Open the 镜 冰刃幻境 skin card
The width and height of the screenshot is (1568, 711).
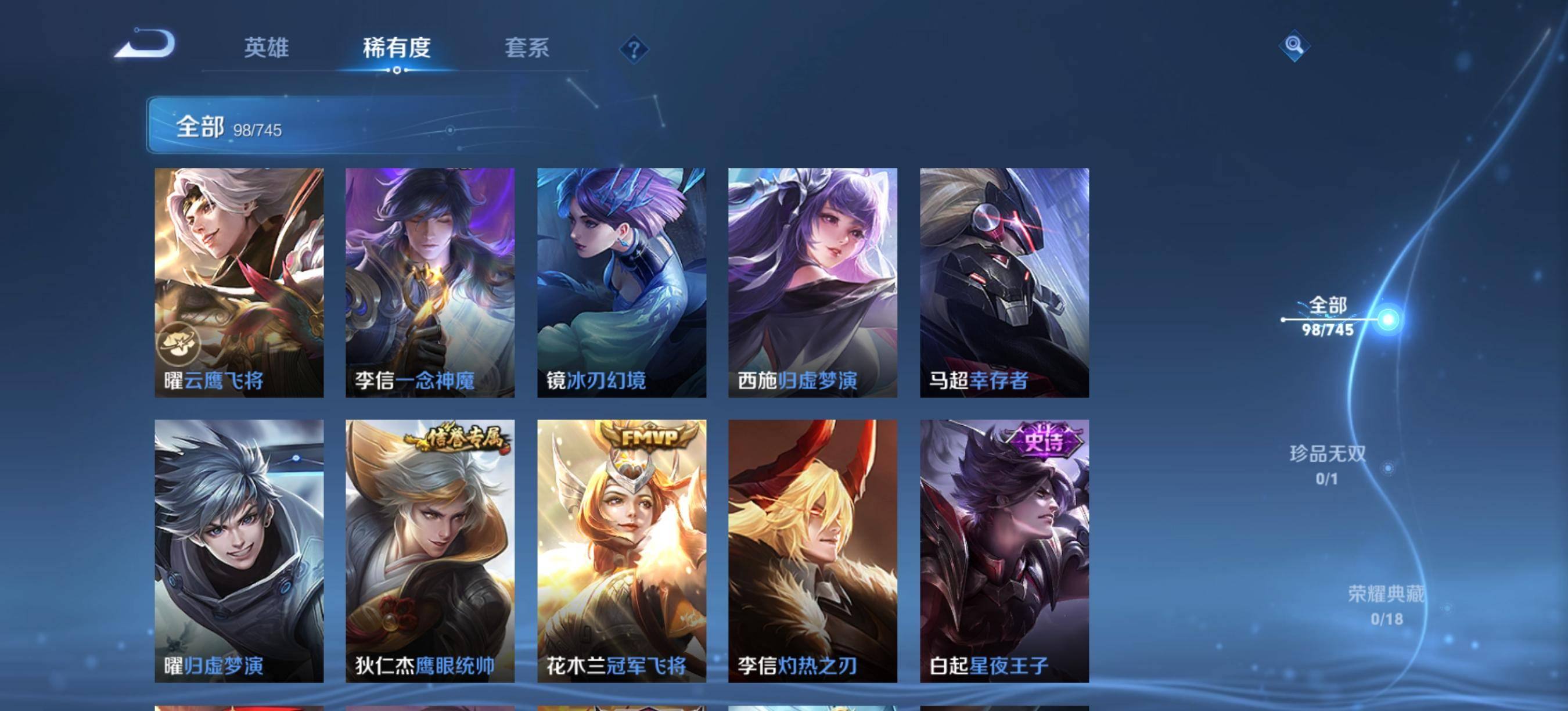(621, 282)
